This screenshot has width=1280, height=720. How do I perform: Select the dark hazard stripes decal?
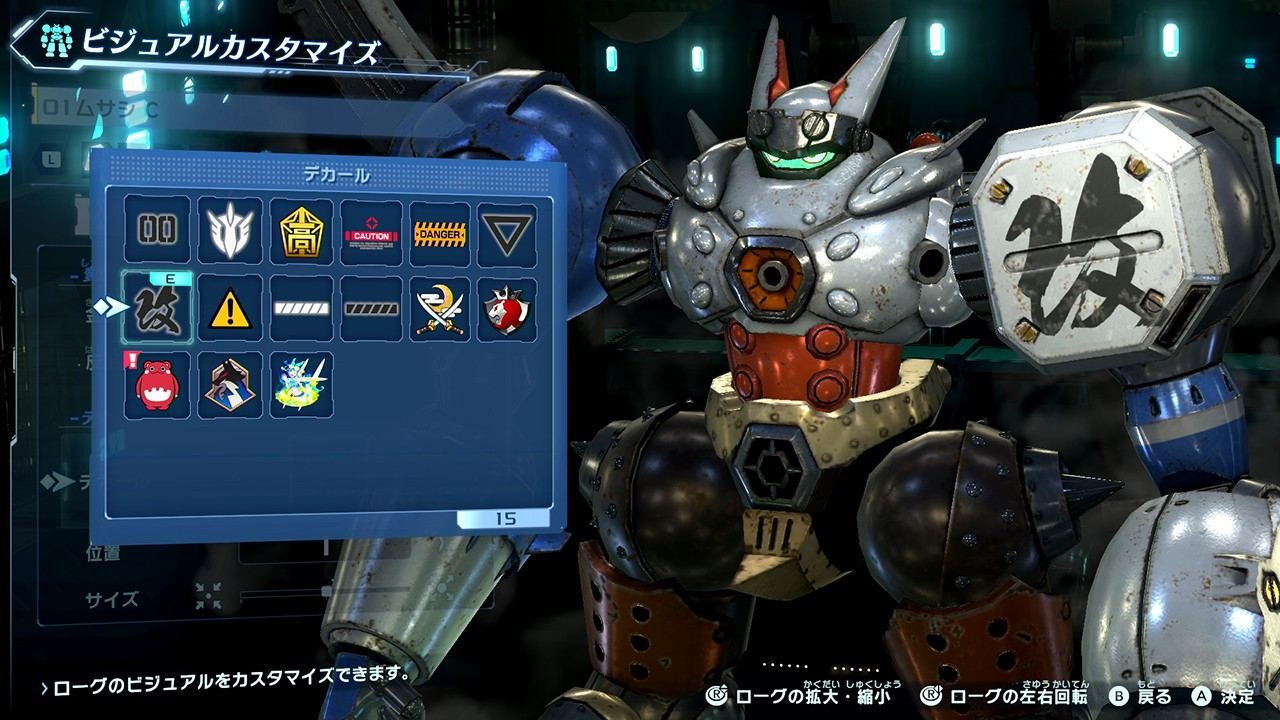tap(372, 307)
